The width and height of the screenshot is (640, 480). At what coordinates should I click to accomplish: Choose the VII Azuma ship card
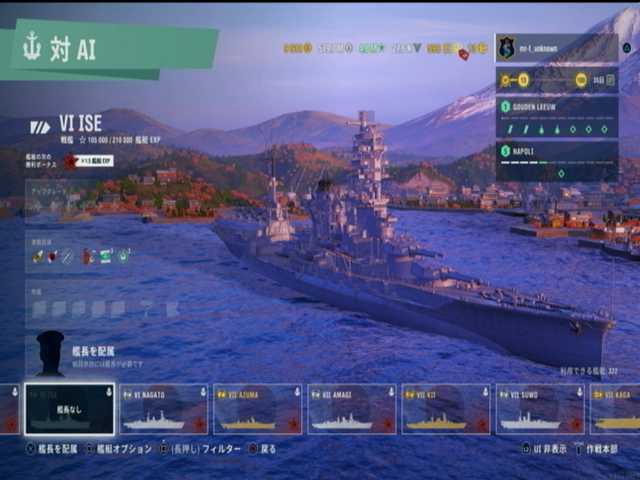tap(257, 409)
